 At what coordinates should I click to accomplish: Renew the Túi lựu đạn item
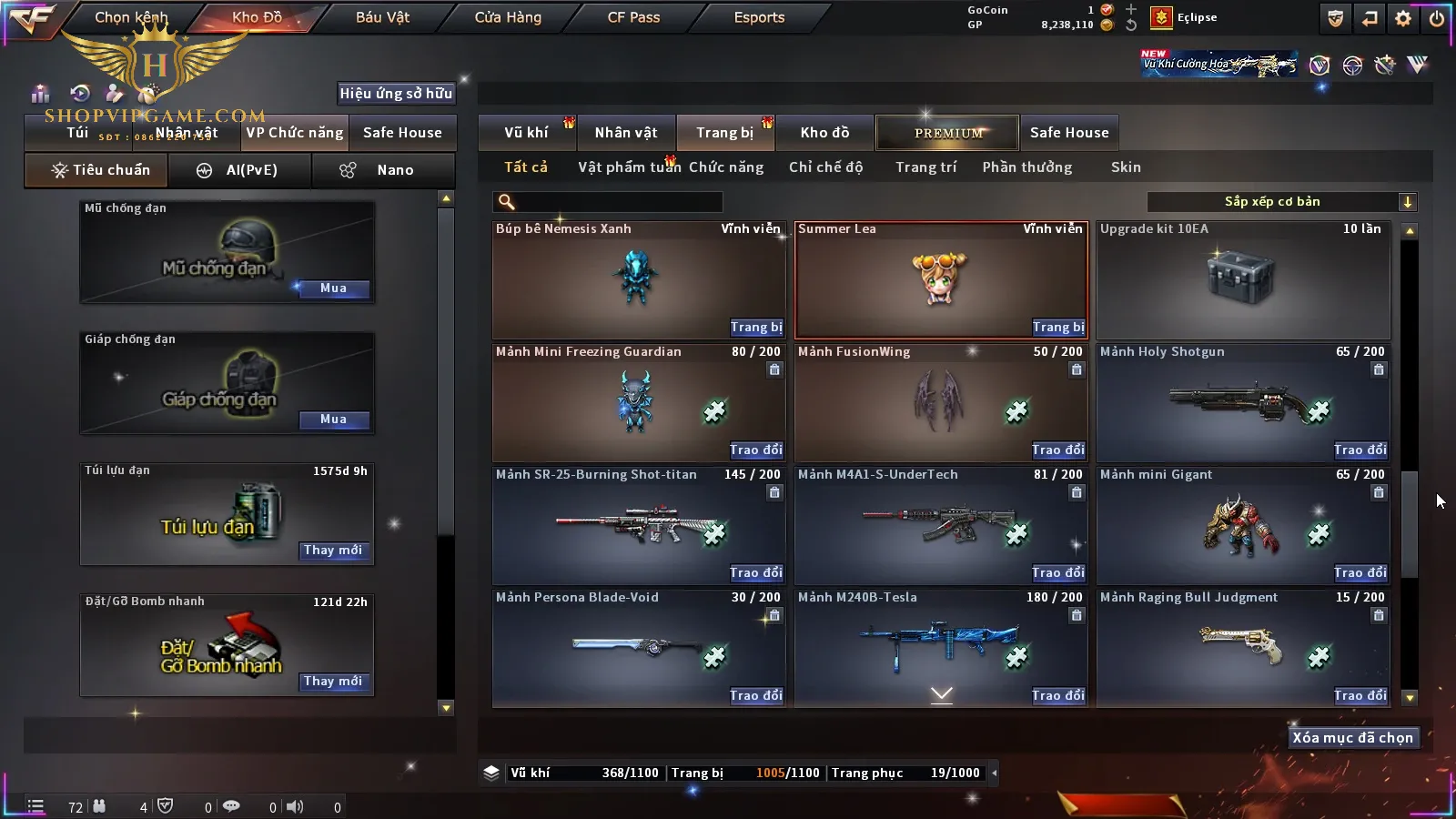click(x=333, y=551)
